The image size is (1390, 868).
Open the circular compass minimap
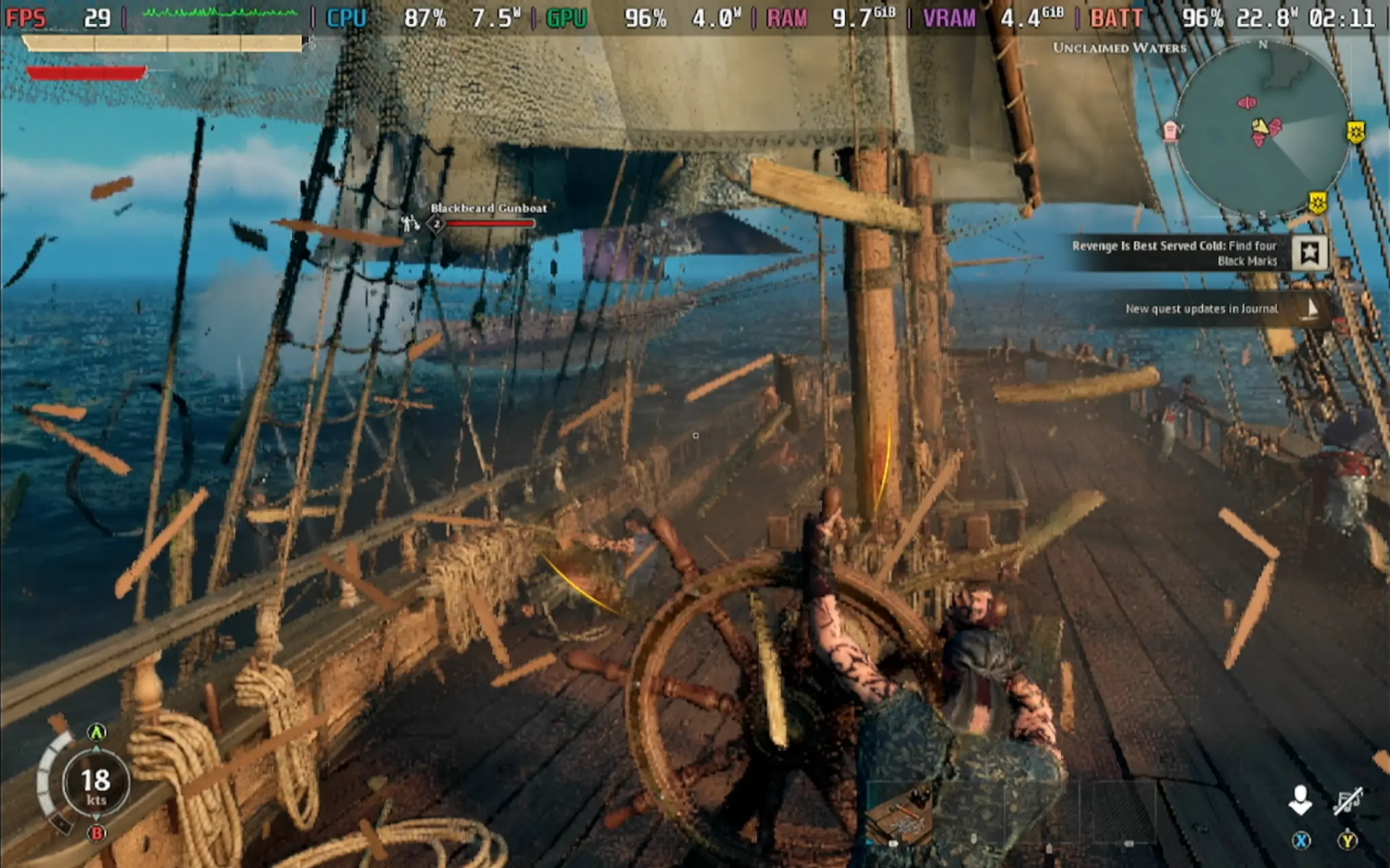(1262, 130)
